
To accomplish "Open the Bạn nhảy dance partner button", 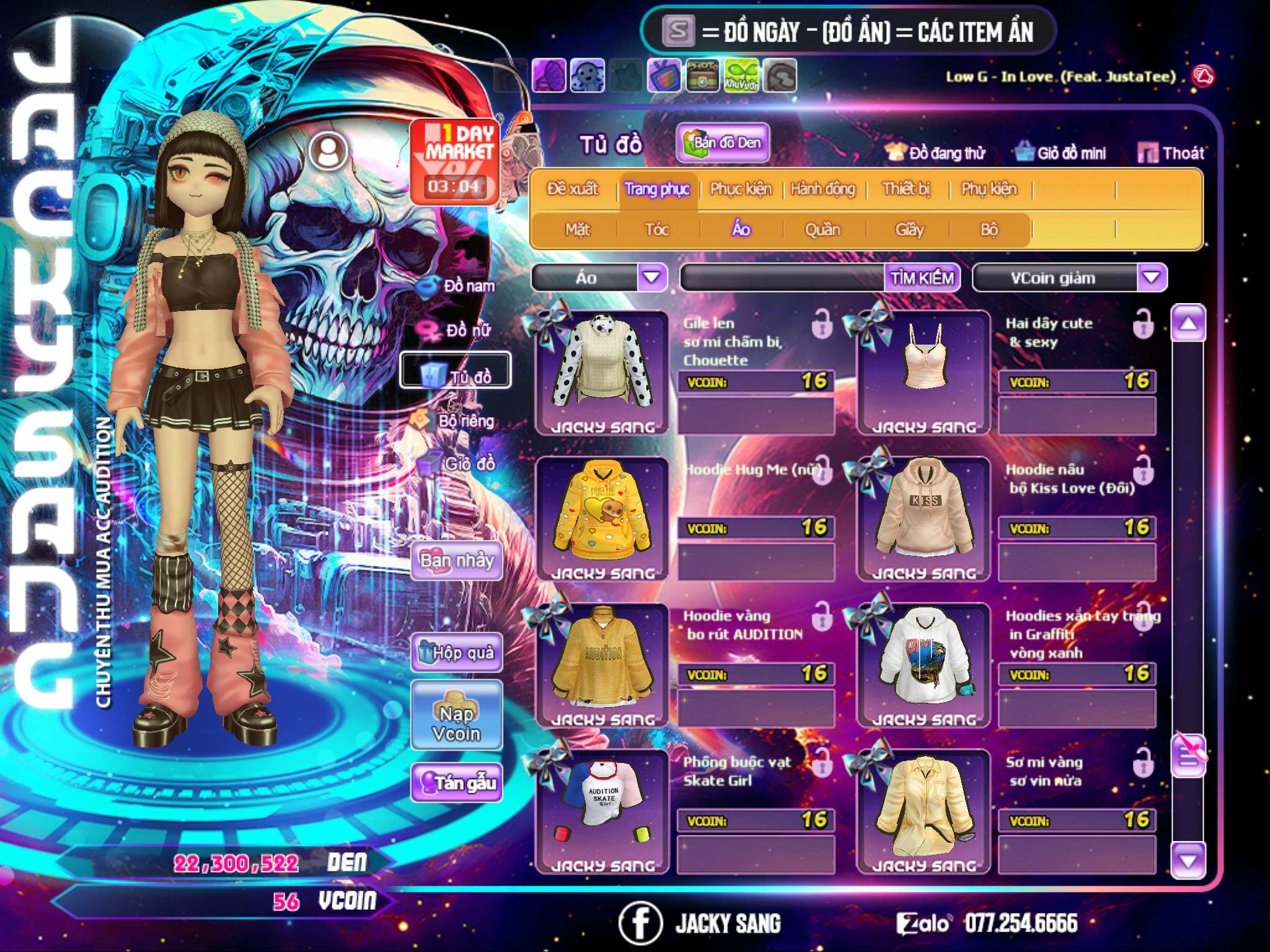I will coord(457,561).
